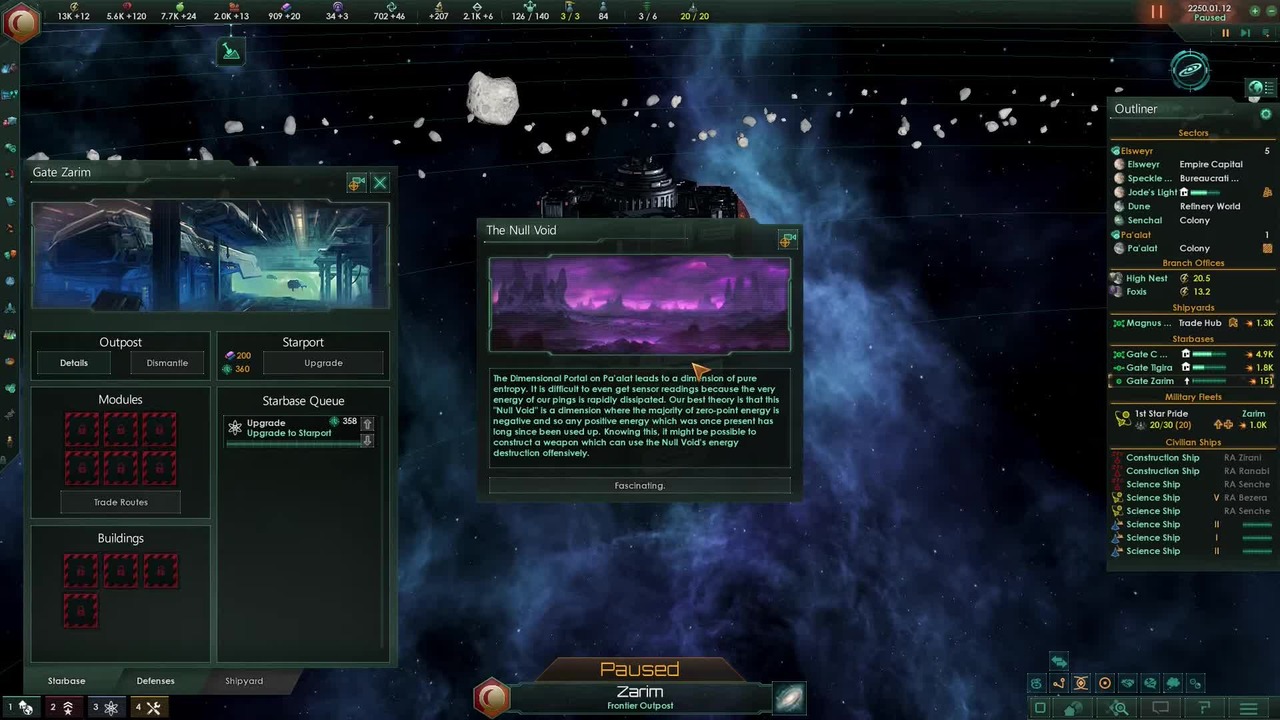Select the first Construction Ship
1280x720 pixels.
pos(1162,458)
